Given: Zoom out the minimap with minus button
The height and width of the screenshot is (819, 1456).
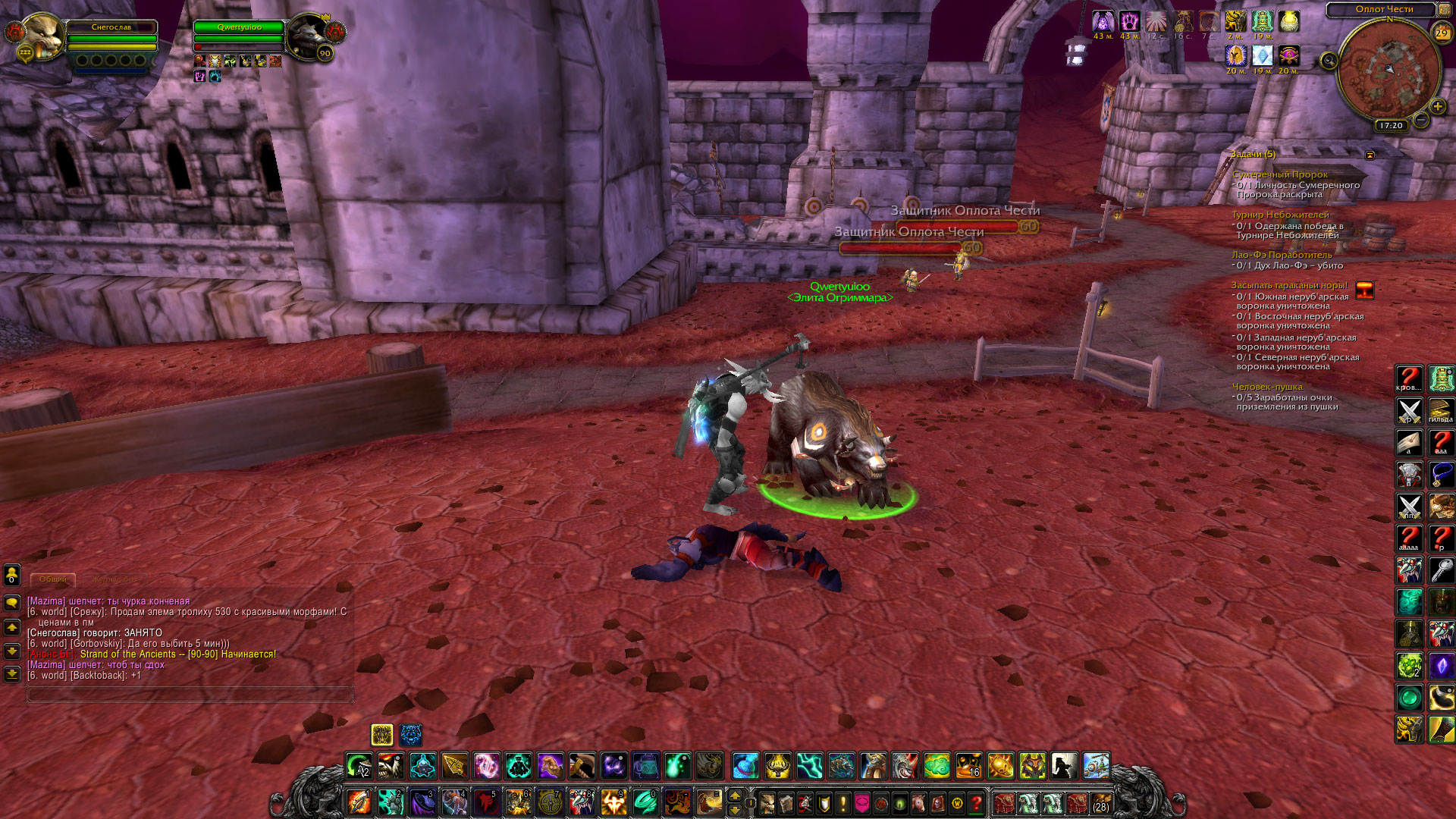Looking at the screenshot, I should [x=1421, y=120].
